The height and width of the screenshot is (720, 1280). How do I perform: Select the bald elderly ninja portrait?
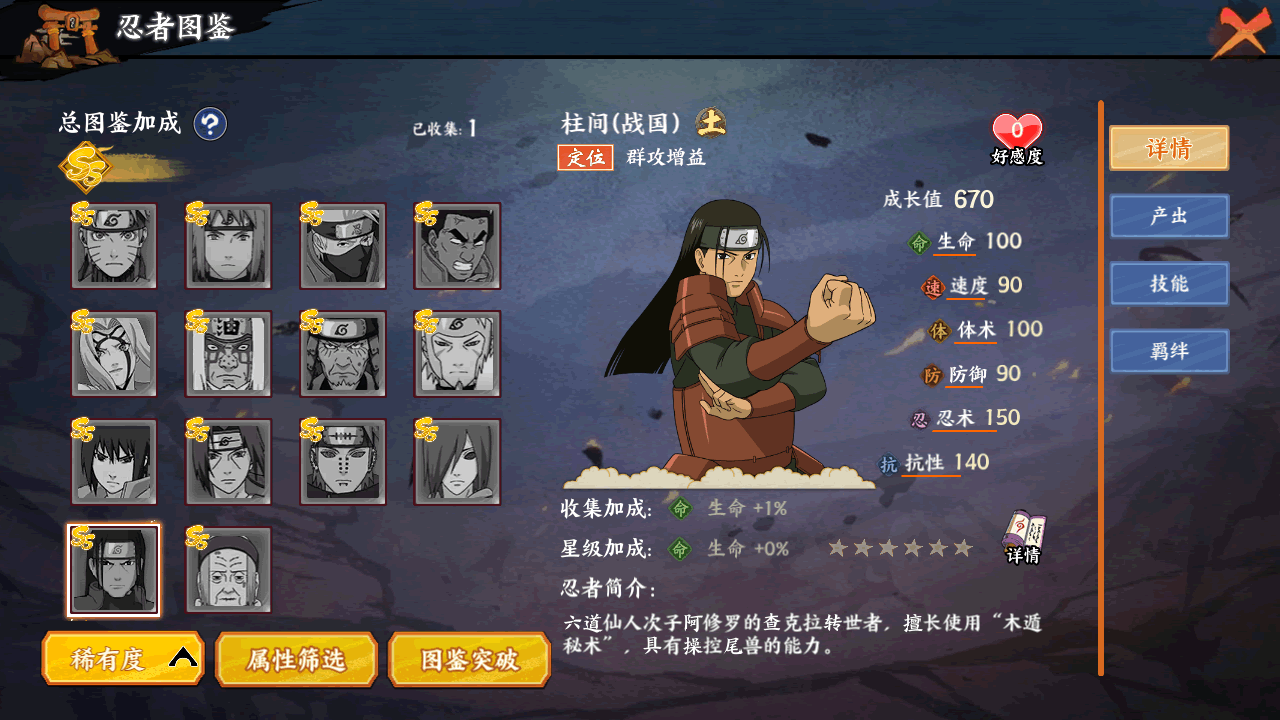tap(229, 570)
